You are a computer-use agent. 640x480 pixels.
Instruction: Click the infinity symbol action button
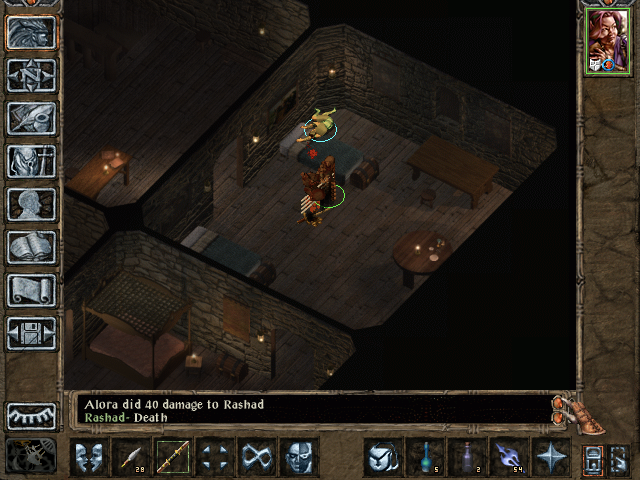[257, 457]
